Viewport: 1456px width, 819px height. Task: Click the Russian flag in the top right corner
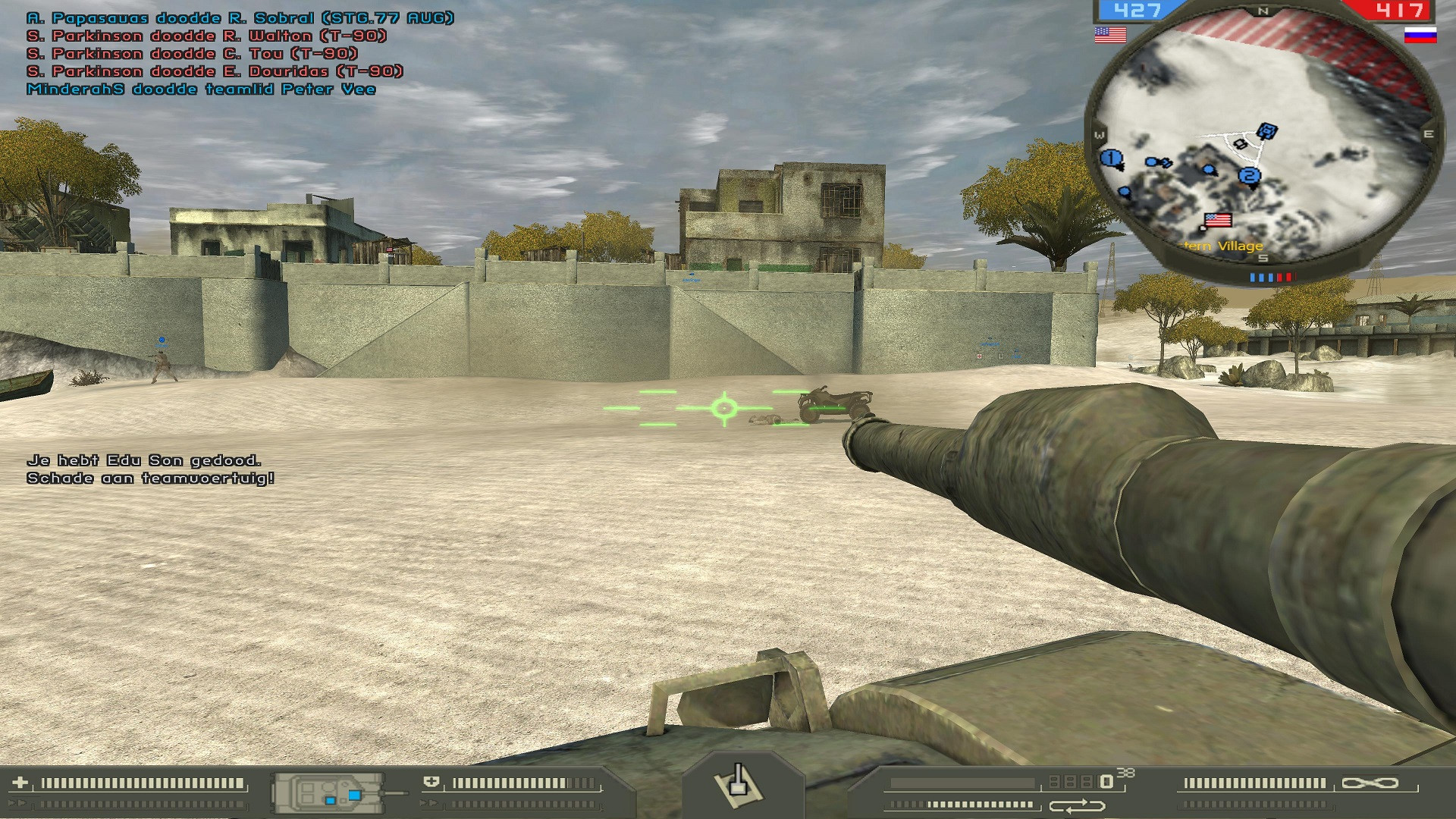pyautogui.click(x=1422, y=34)
